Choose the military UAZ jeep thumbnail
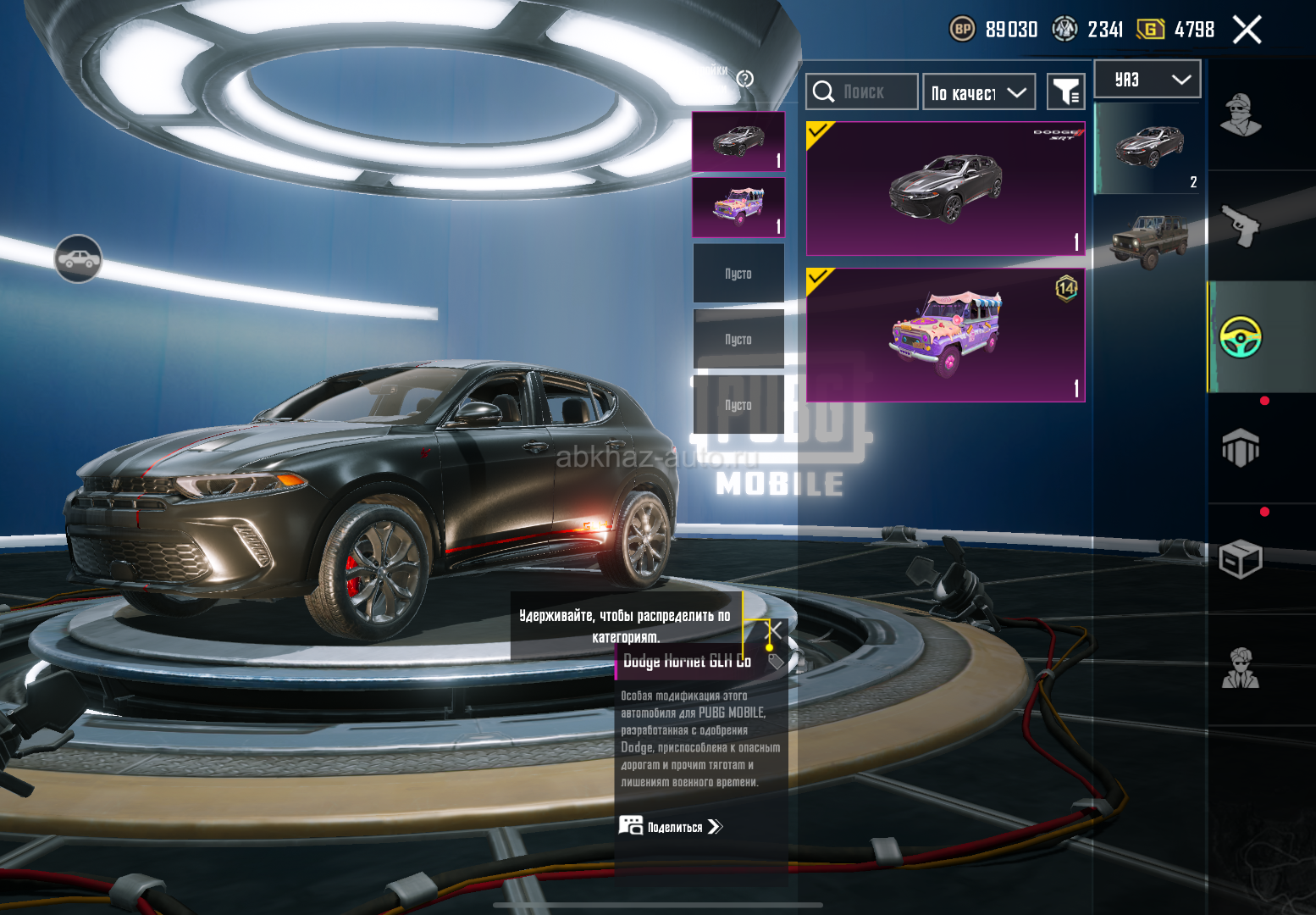Viewport: 1316px width, 915px height. (1147, 239)
